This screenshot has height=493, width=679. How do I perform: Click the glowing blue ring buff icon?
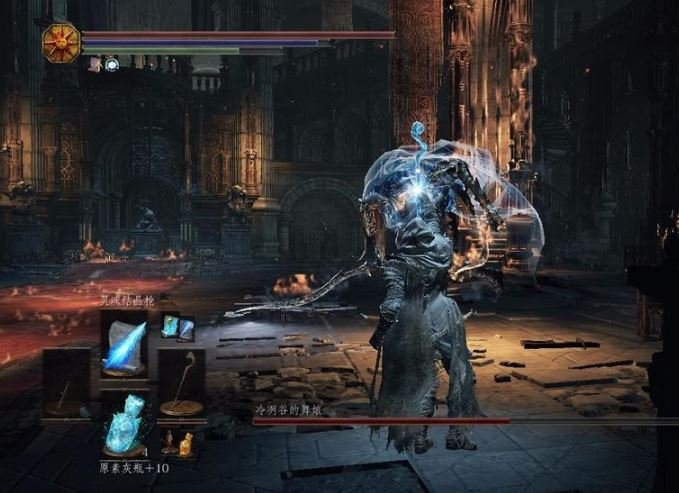click(x=112, y=65)
